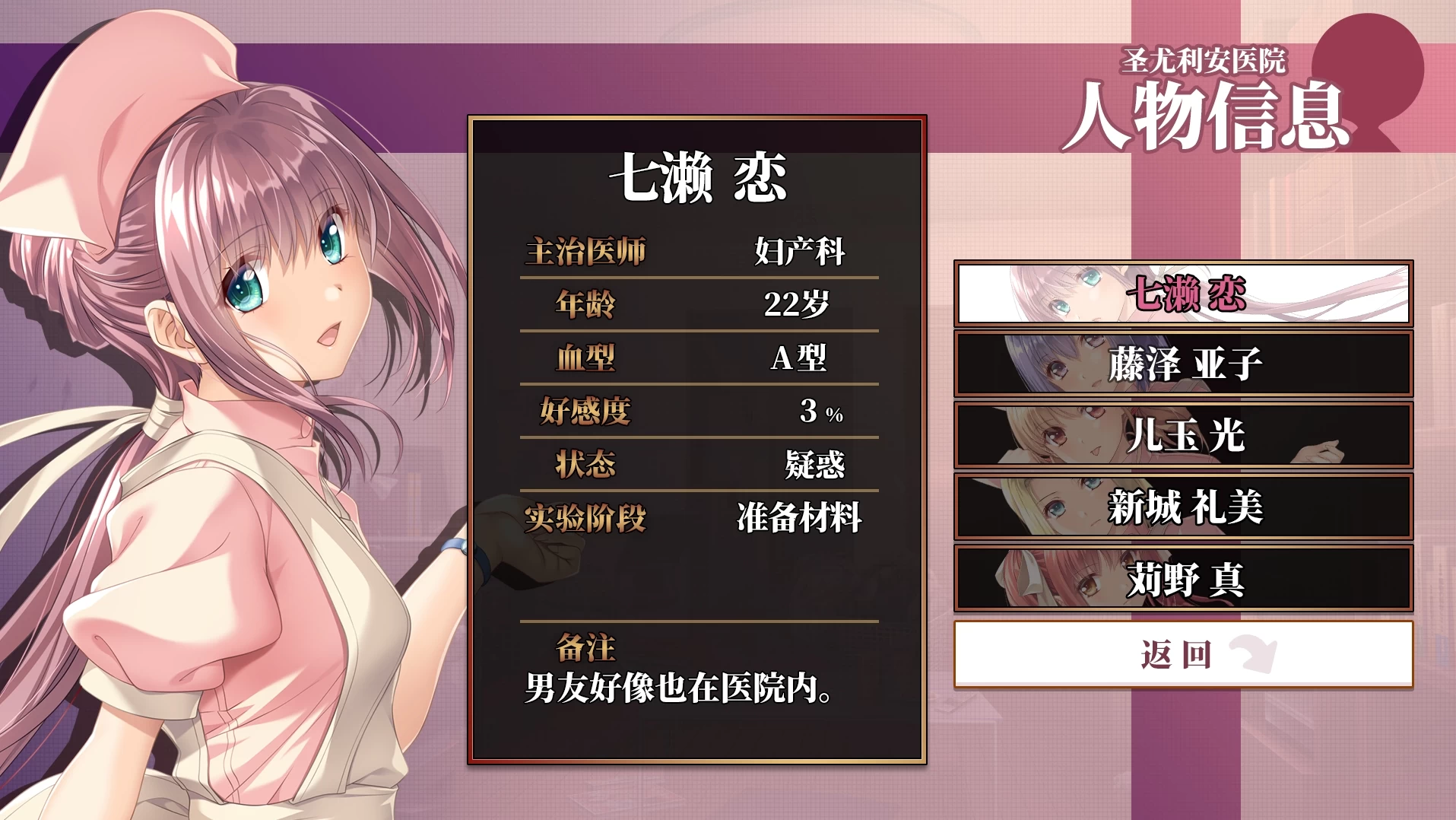Open 藤泽 亚子's character profile
Screen dimensions: 1456x820
[1186, 364]
